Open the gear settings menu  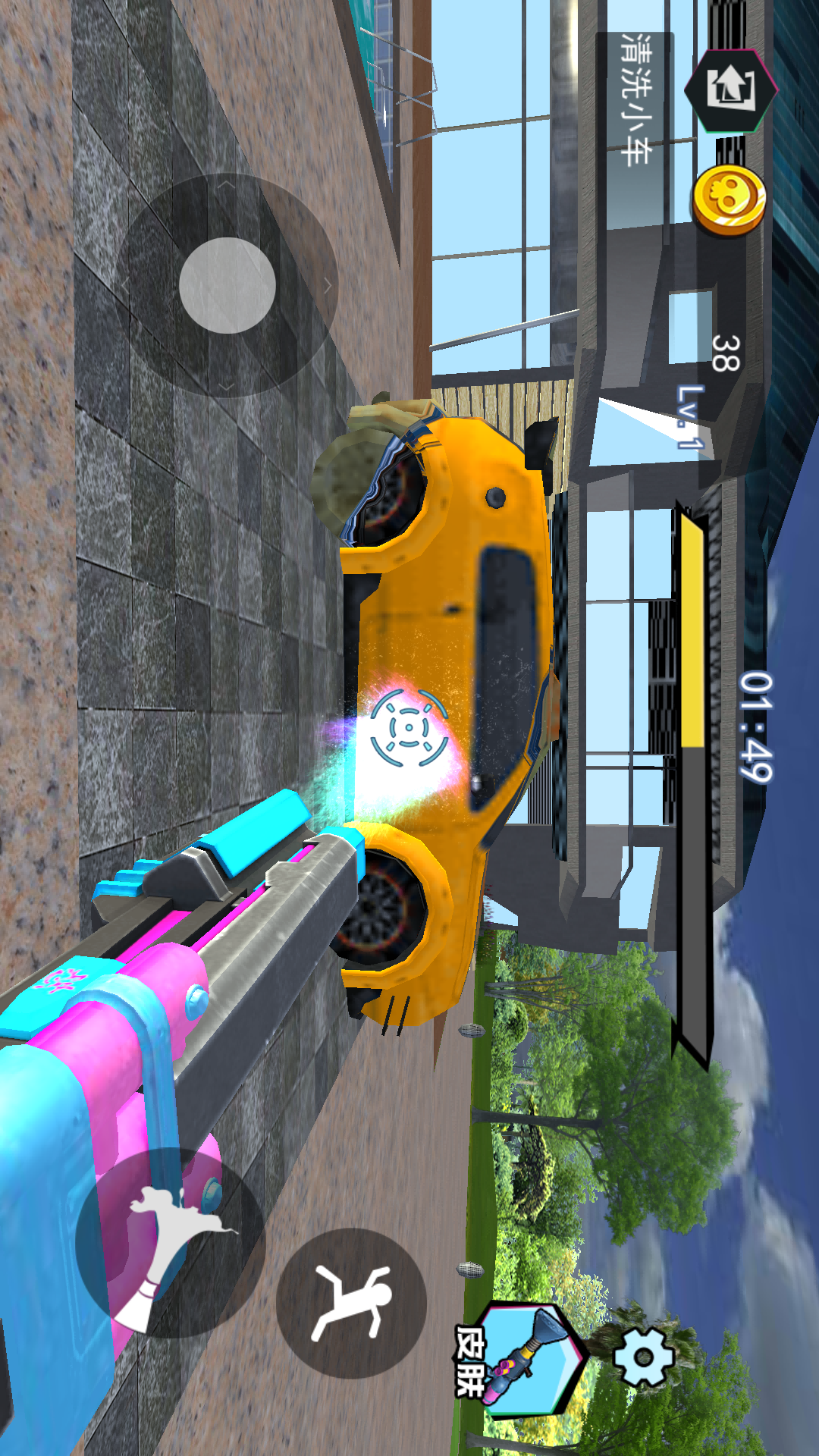pyautogui.click(x=643, y=1357)
